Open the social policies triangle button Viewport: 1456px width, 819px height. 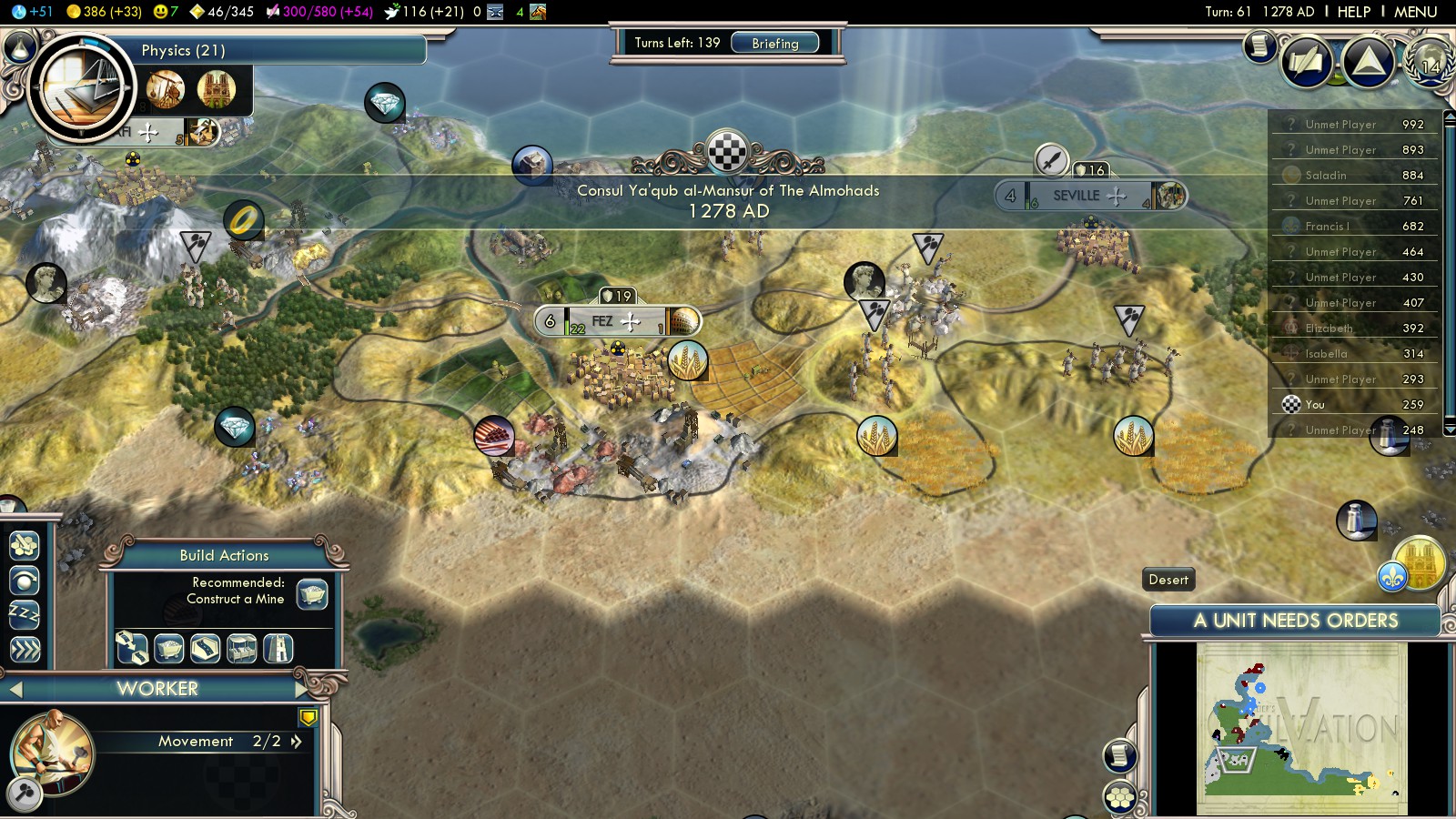pos(1368,62)
